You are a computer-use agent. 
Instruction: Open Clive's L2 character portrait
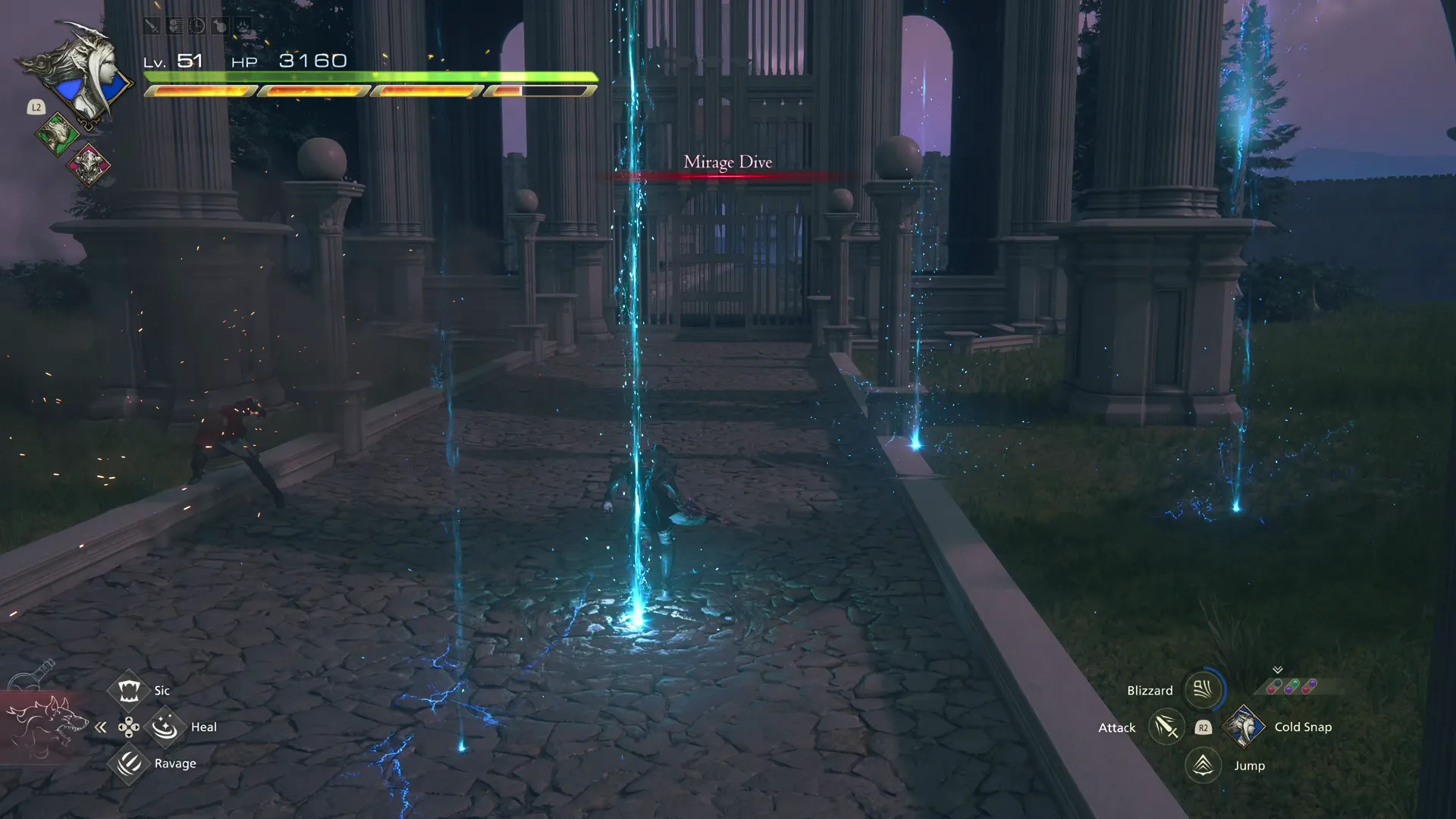pos(89,72)
